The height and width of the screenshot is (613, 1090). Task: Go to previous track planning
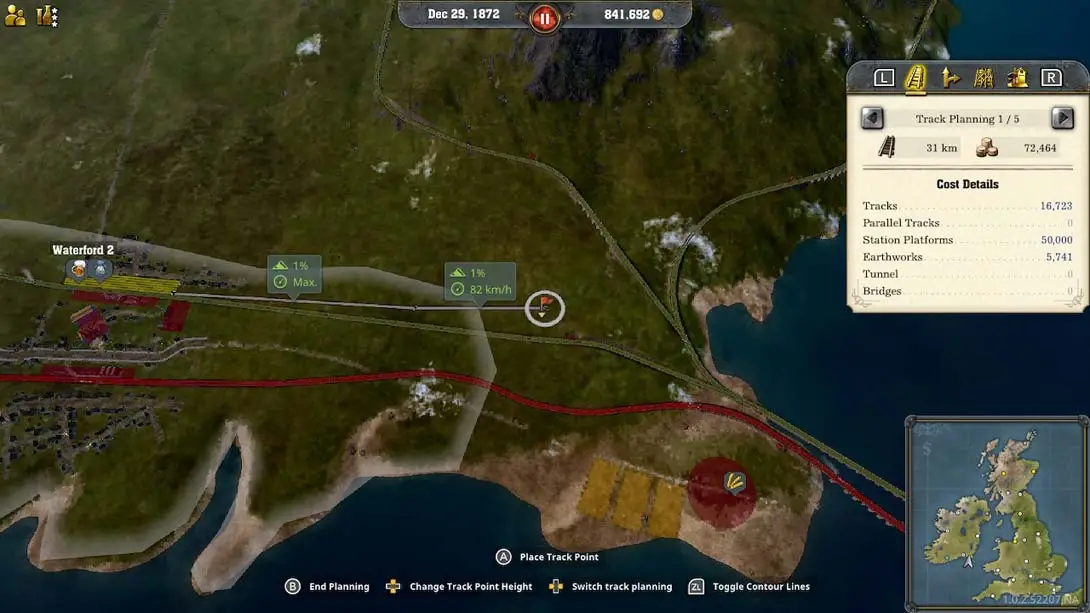[872, 118]
